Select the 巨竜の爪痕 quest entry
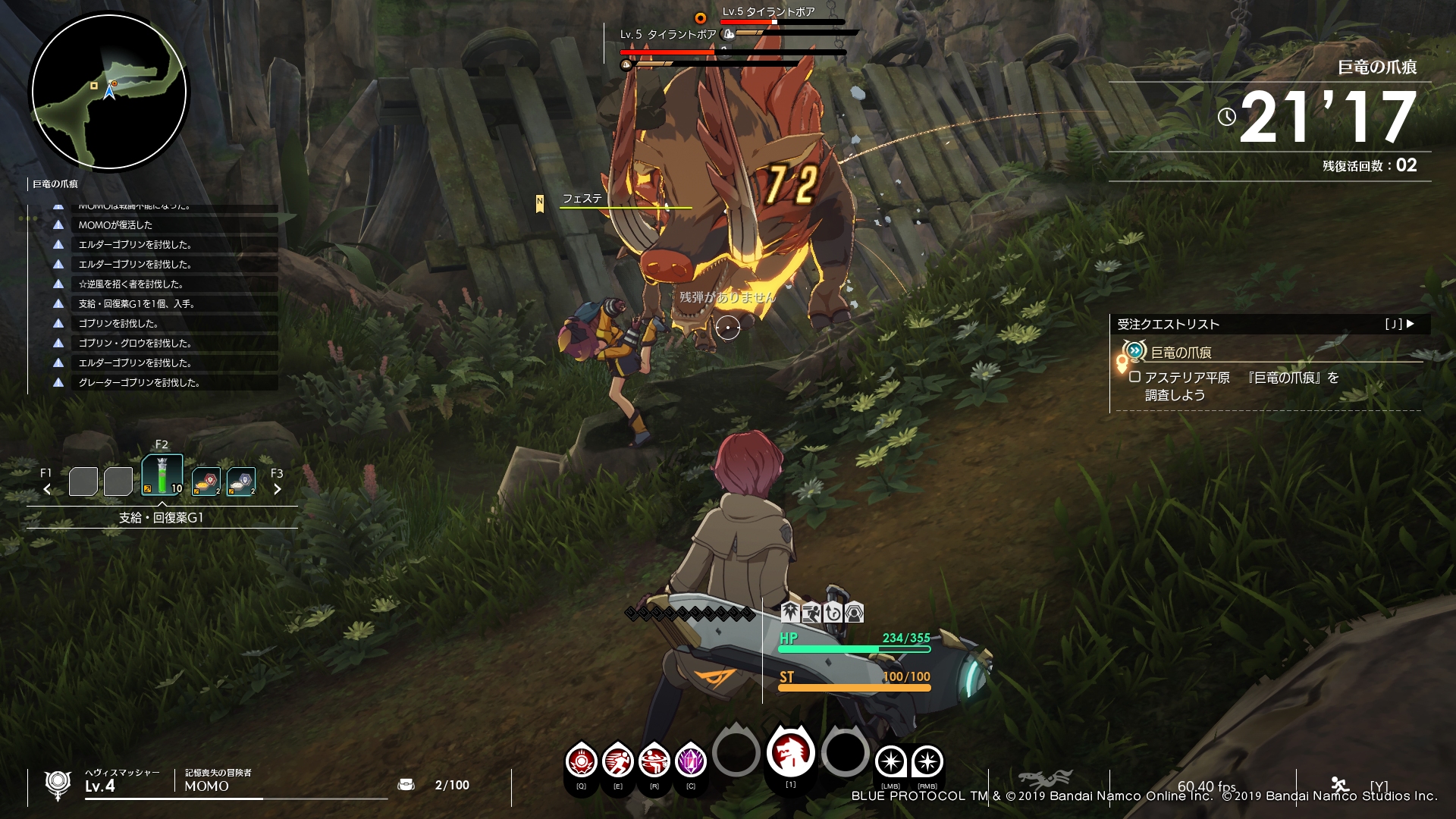Image resolution: width=1456 pixels, height=819 pixels. click(x=1181, y=352)
